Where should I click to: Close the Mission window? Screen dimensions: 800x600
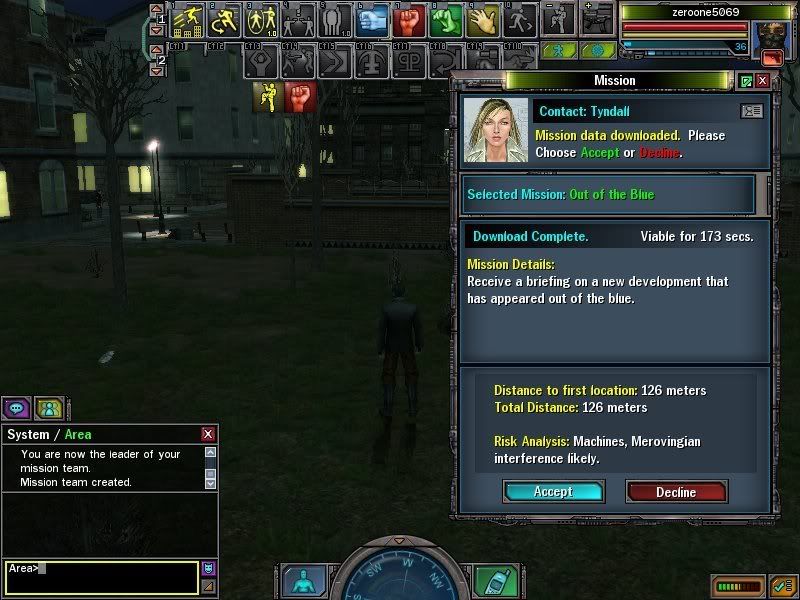pyautogui.click(x=763, y=80)
